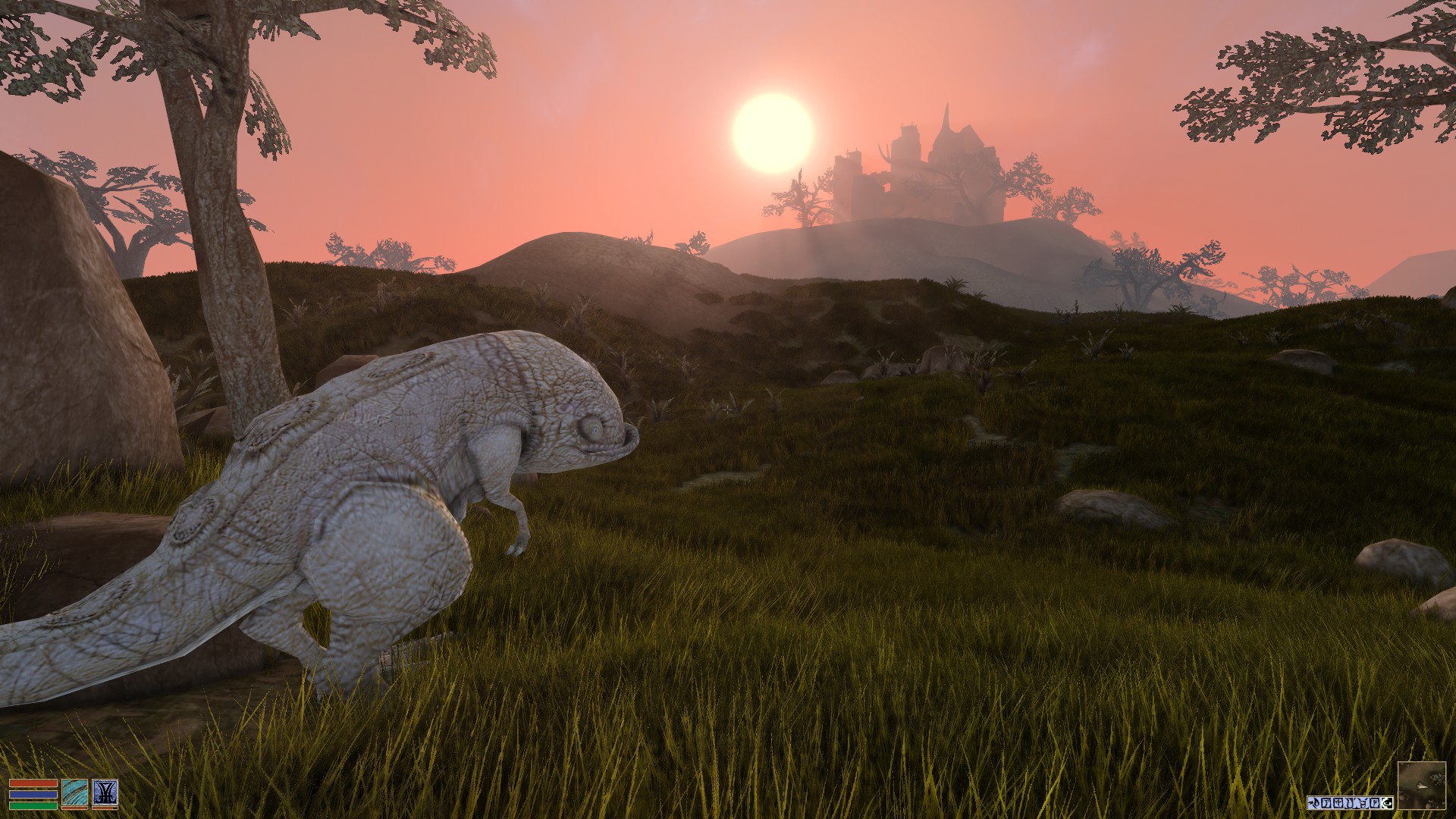This screenshot has width=1456, height=819.
Task: Click the effect icon left of the eye icon
Action: click(1374, 802)
